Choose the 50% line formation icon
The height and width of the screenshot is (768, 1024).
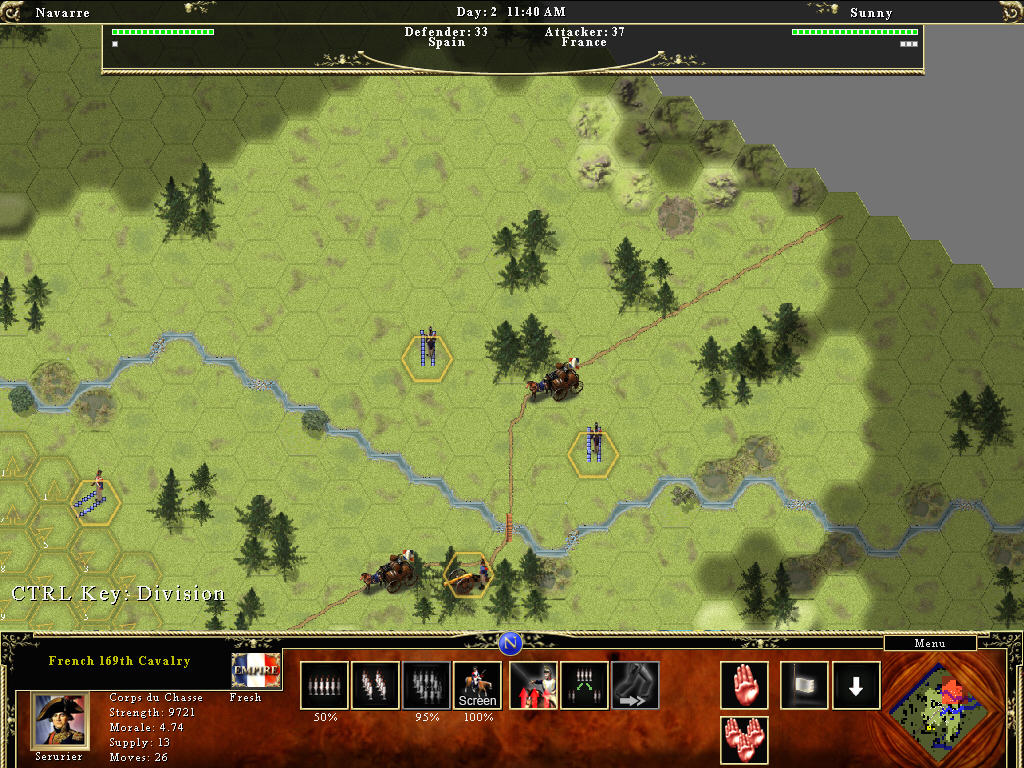click(x=324, y=685)
